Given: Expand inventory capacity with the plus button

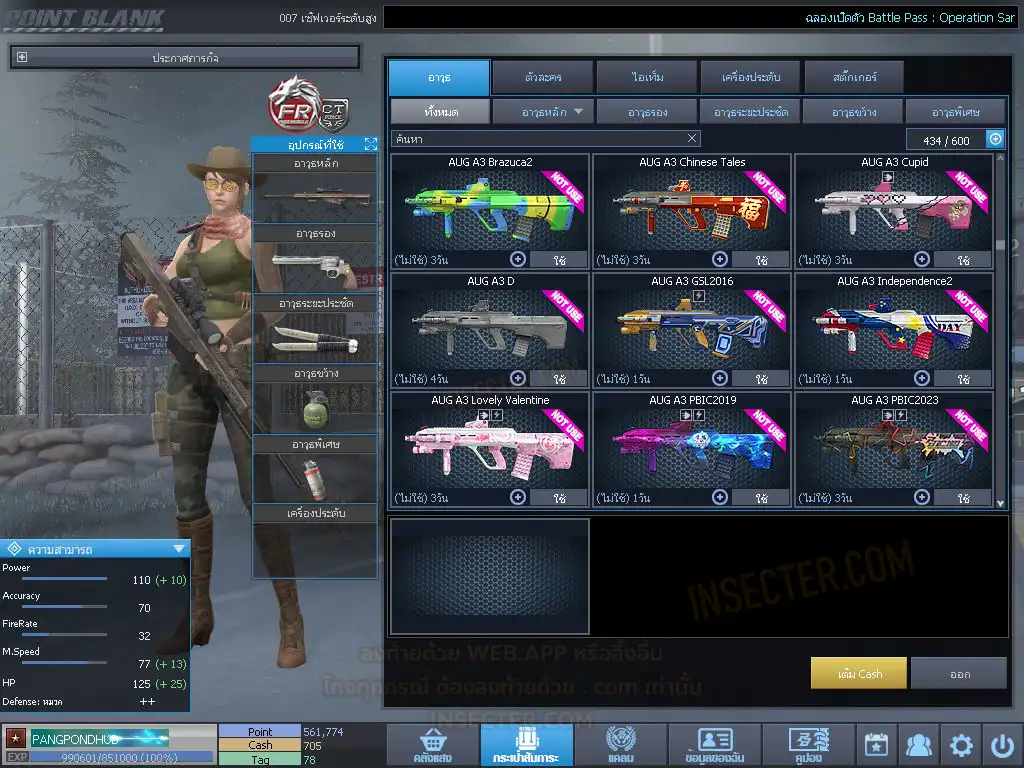Looking at the screenshot, I should (995, 140).
